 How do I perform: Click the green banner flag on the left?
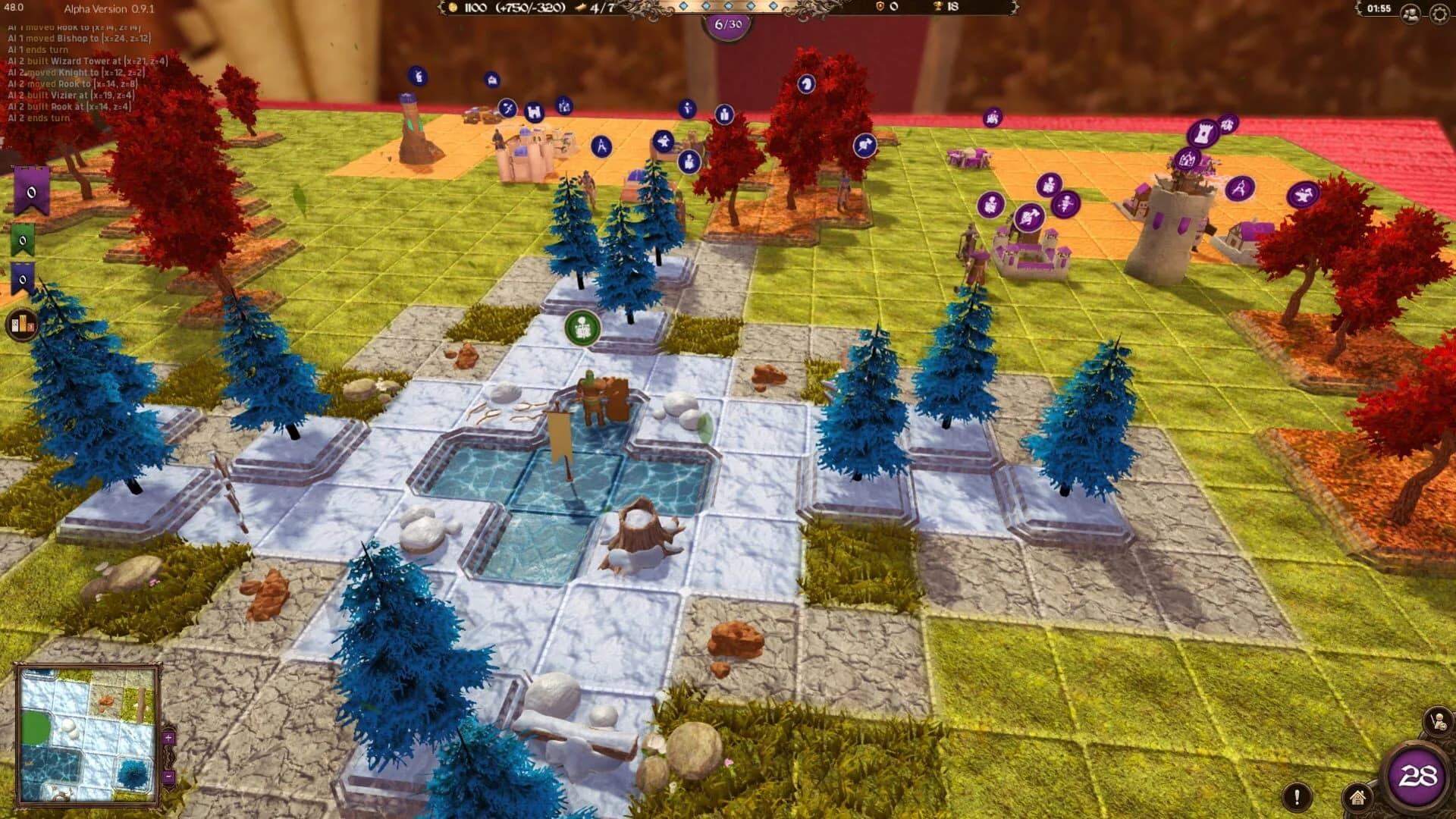[x=21, y=239]
